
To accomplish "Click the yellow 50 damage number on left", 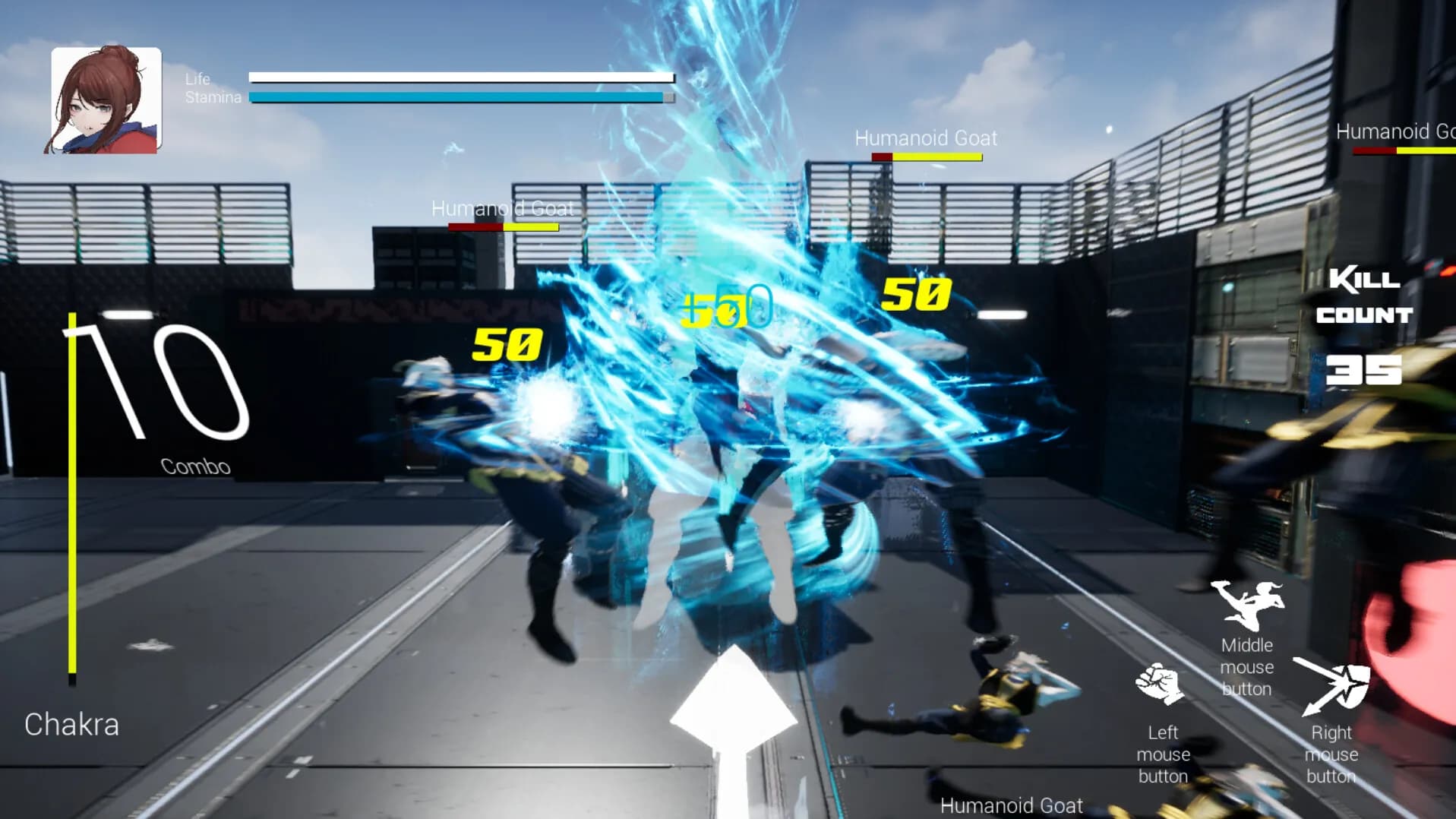I will click(x=507, y=346).
